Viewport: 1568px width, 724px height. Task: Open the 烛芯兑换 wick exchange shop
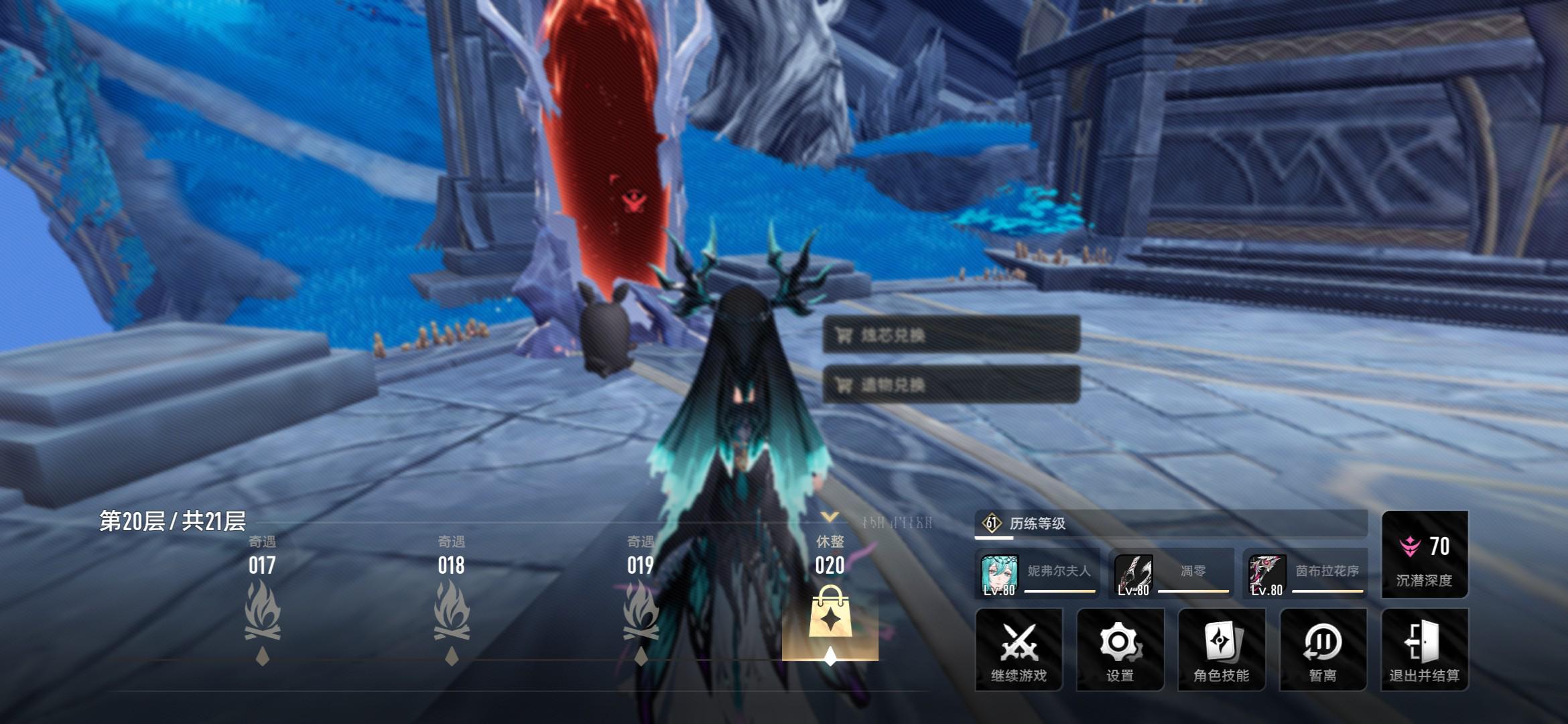pos(951,335)
